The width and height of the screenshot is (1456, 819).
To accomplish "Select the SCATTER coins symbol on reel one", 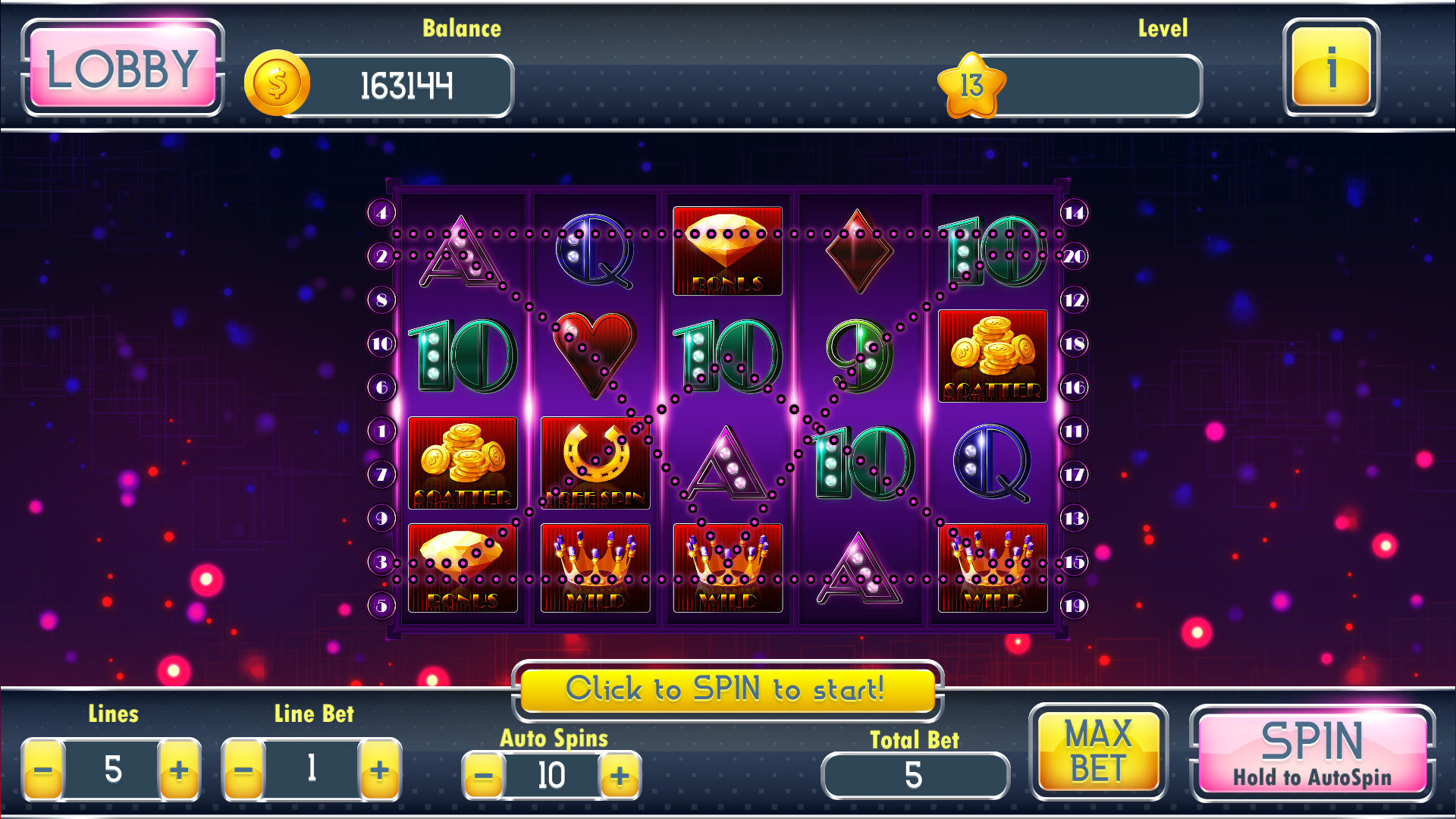I will click(x=463, y=463).
